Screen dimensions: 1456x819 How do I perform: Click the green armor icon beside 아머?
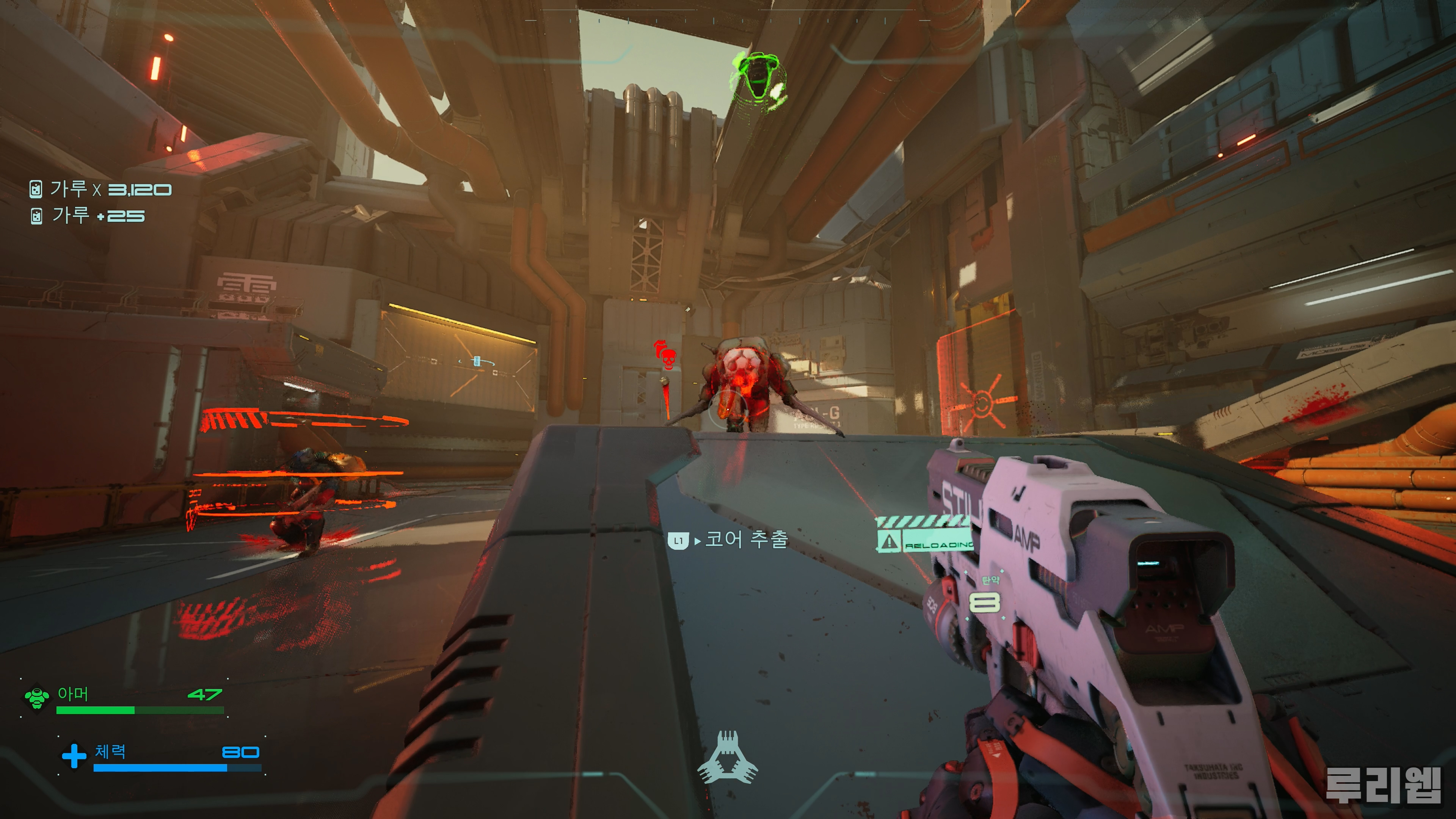pyautogui.click(x=37, y=698)
